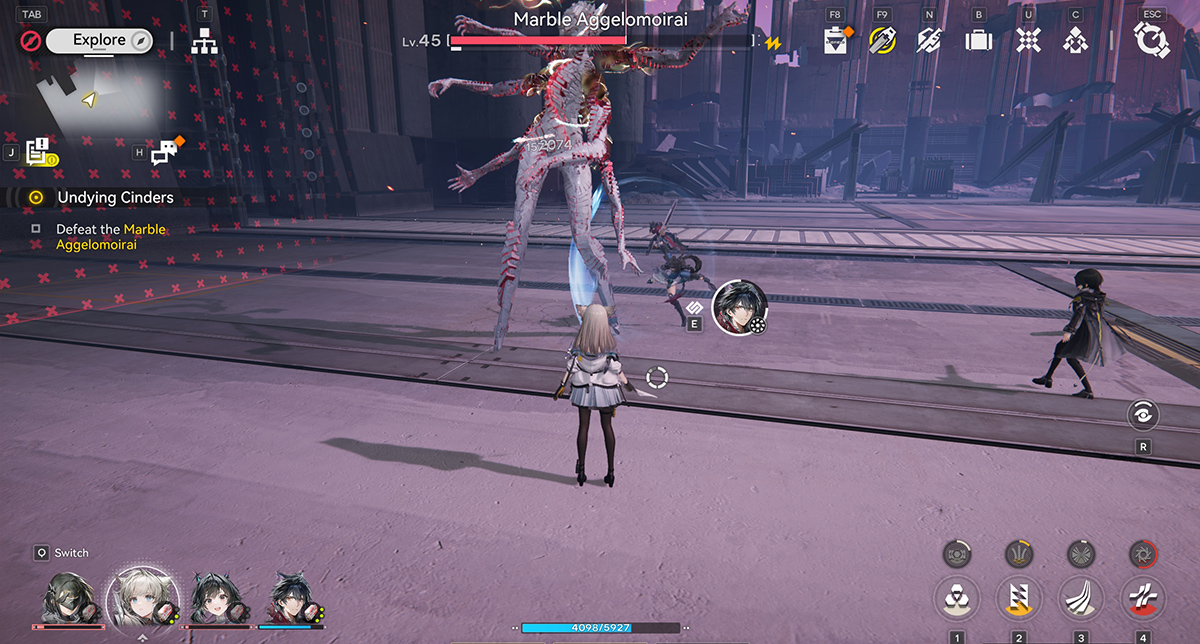Open the yellow ringed ticket icon
This screenshot has height=644, width=1200.
coord(881,41)
